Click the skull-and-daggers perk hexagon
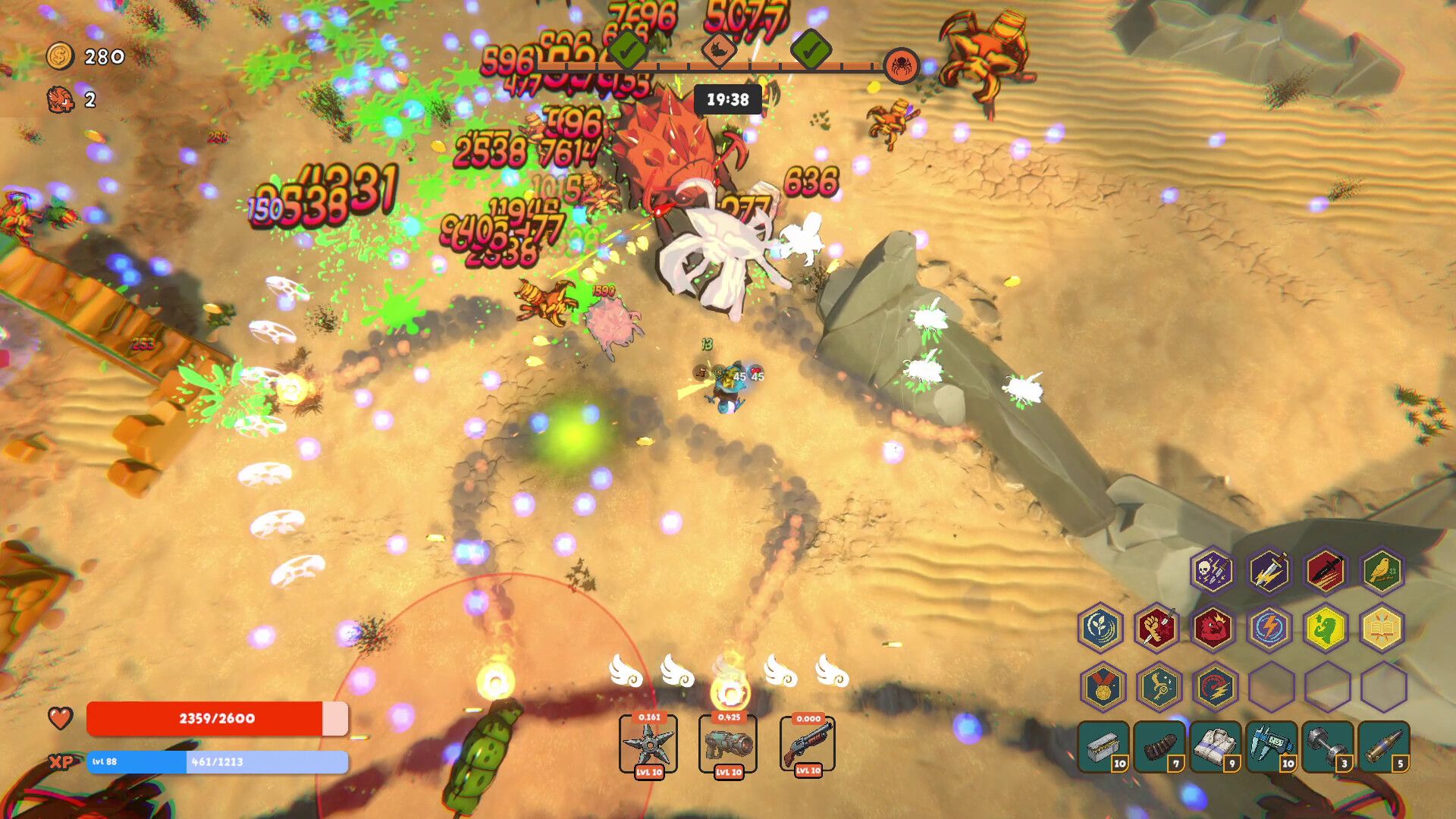 pos(1213,573)
